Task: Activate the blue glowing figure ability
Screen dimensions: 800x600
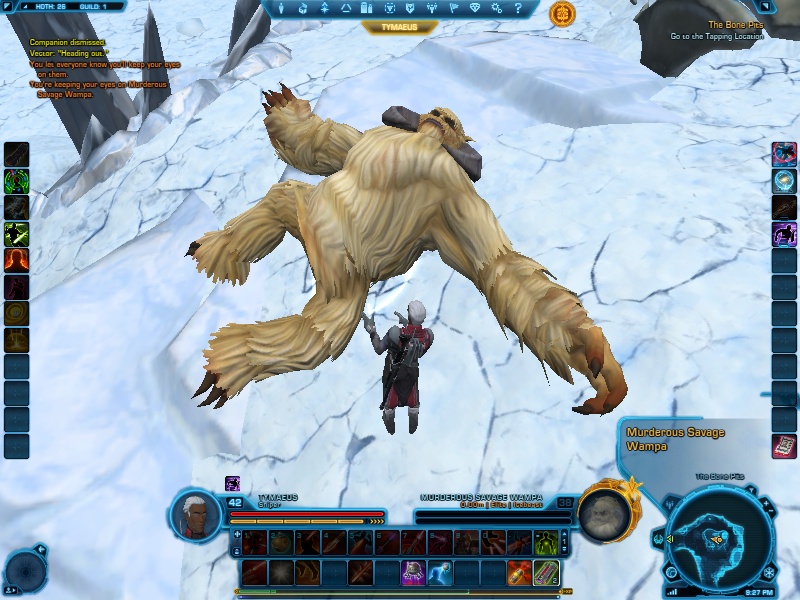Action: point(438,572)
